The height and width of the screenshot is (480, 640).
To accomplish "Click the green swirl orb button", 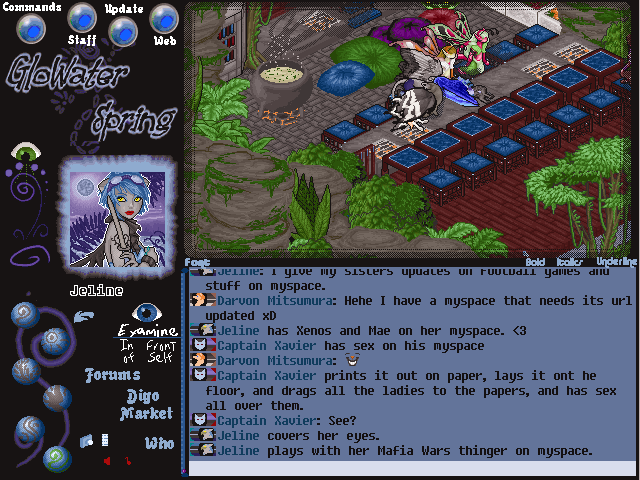I will [55, 457].
